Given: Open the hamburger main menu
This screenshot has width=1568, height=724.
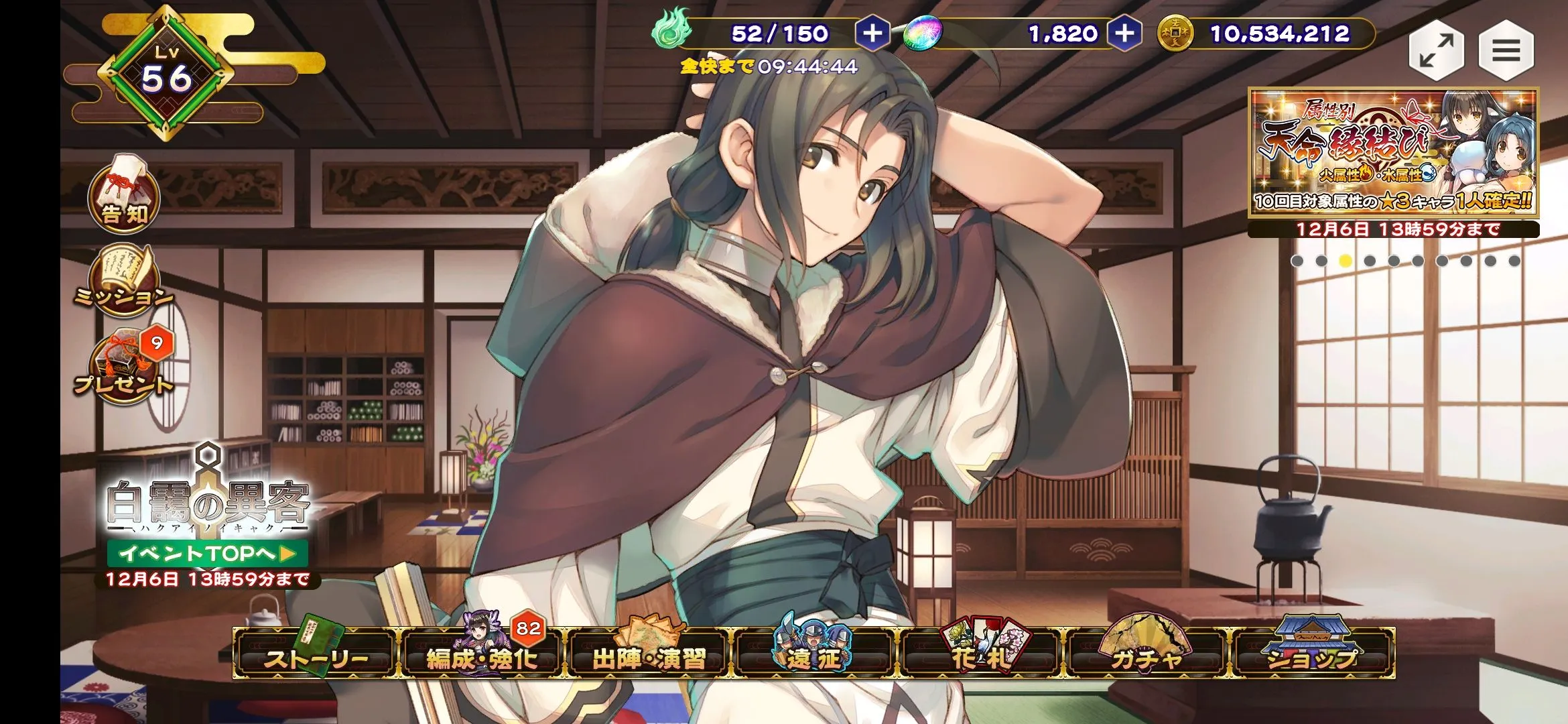Looking at the screenshot, I should (x=1506, y=51).
